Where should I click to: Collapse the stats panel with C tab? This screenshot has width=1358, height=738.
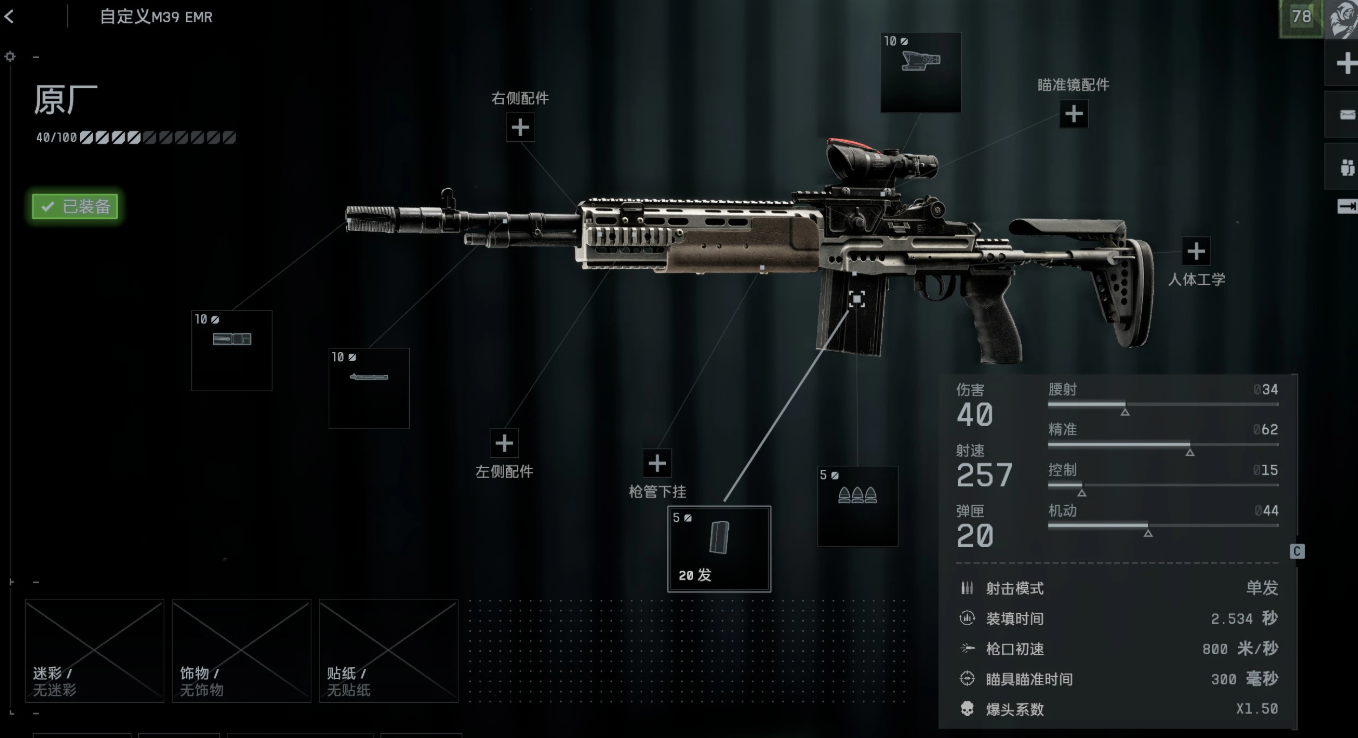point(1297,551)
